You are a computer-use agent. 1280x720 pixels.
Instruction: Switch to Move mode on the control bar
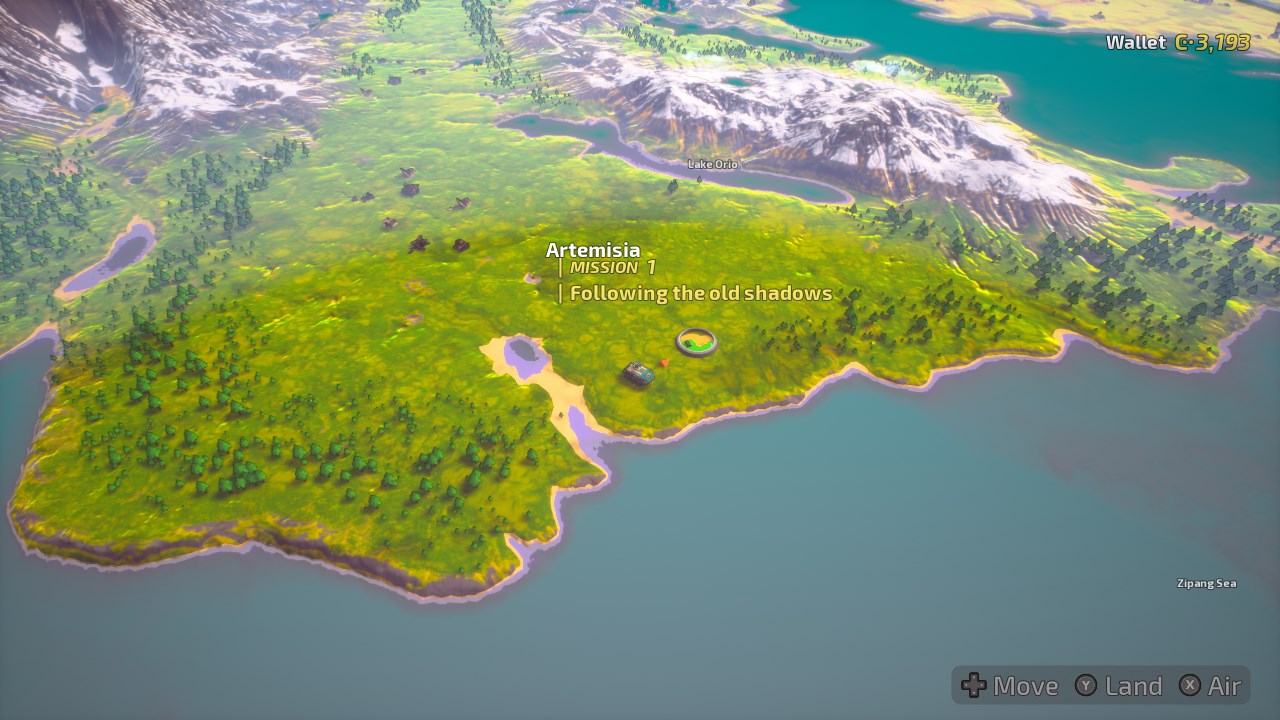point(1012,686)
